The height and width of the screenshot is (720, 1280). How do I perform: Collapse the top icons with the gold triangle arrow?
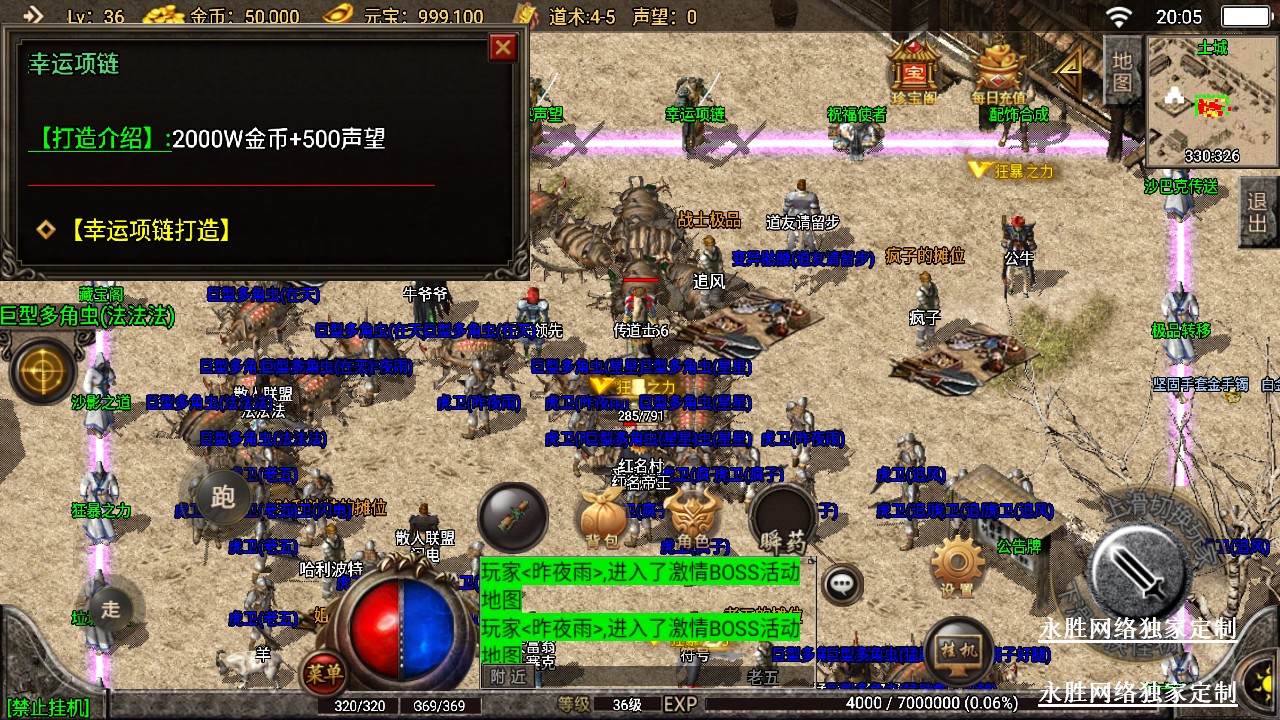[x=1069, y=66]
